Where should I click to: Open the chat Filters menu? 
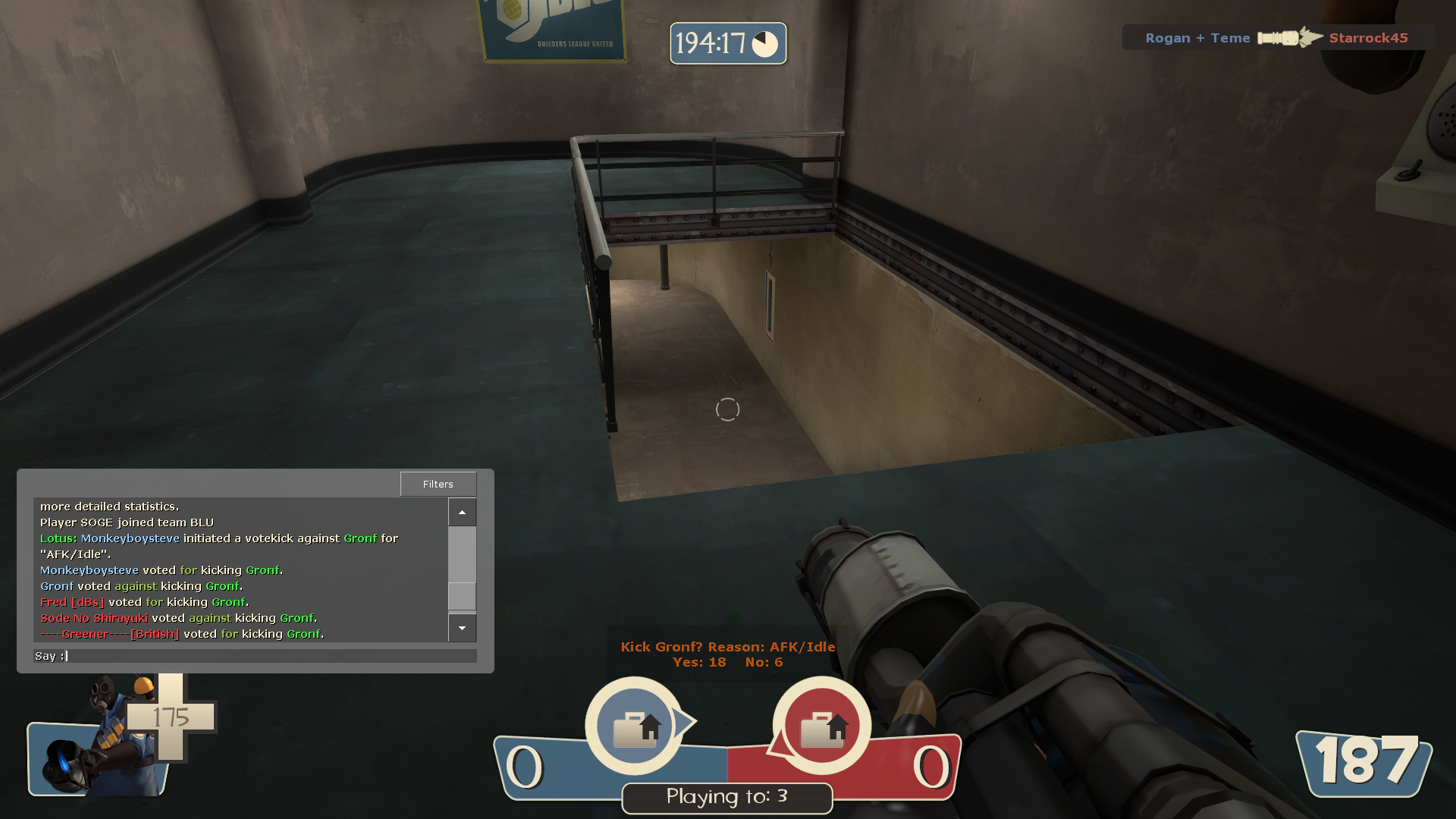pos(438,484)
